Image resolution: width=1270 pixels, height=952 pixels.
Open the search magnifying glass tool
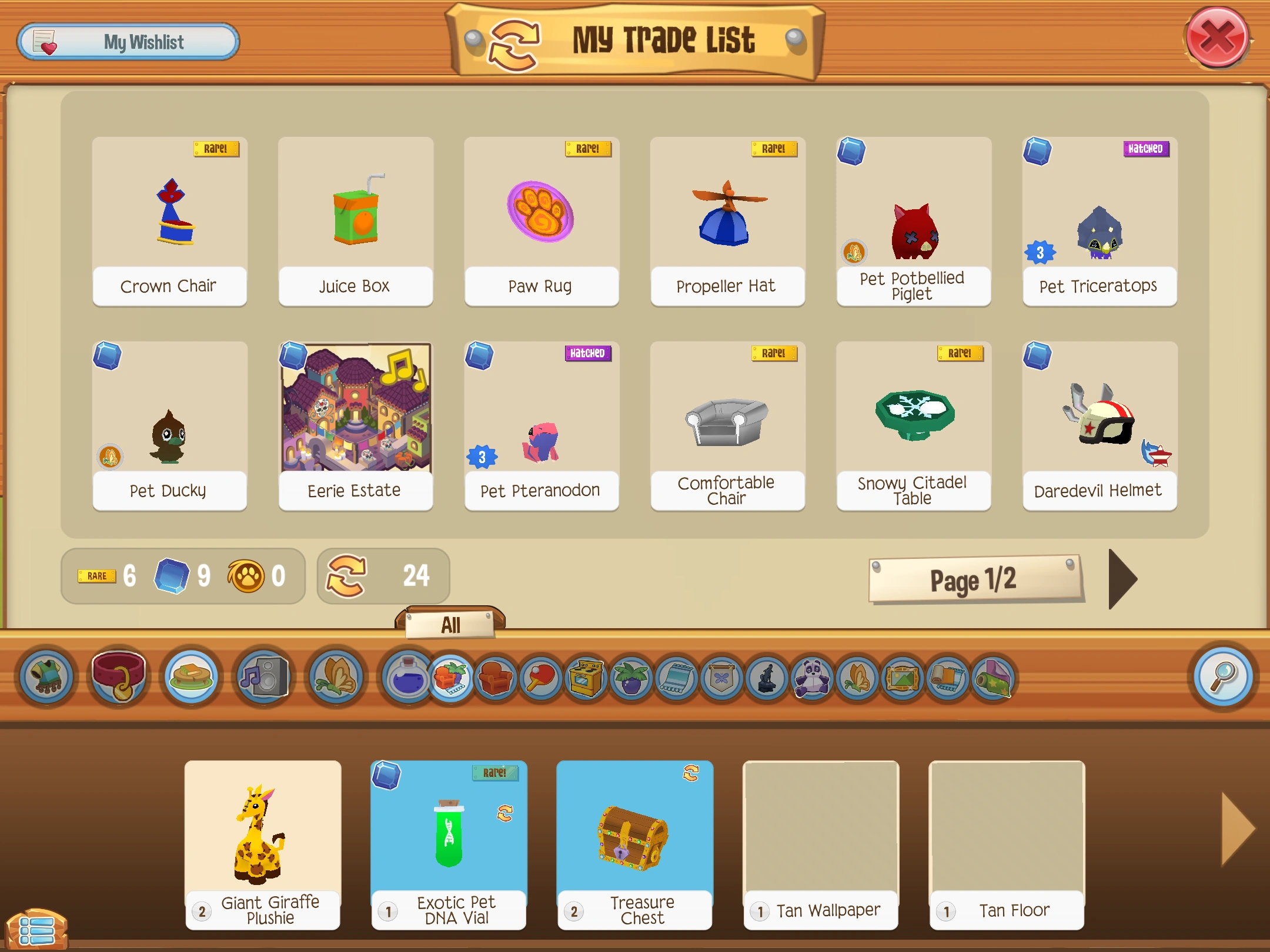coord(1223,676)
